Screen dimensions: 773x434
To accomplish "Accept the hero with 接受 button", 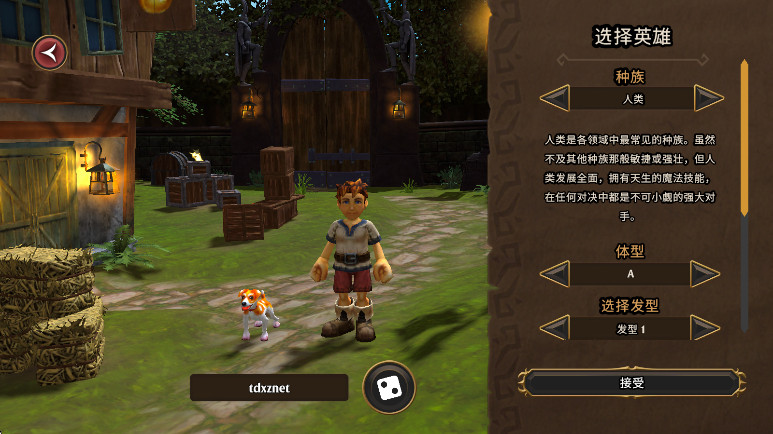I will pyautogui.click(x=631, y=382).
